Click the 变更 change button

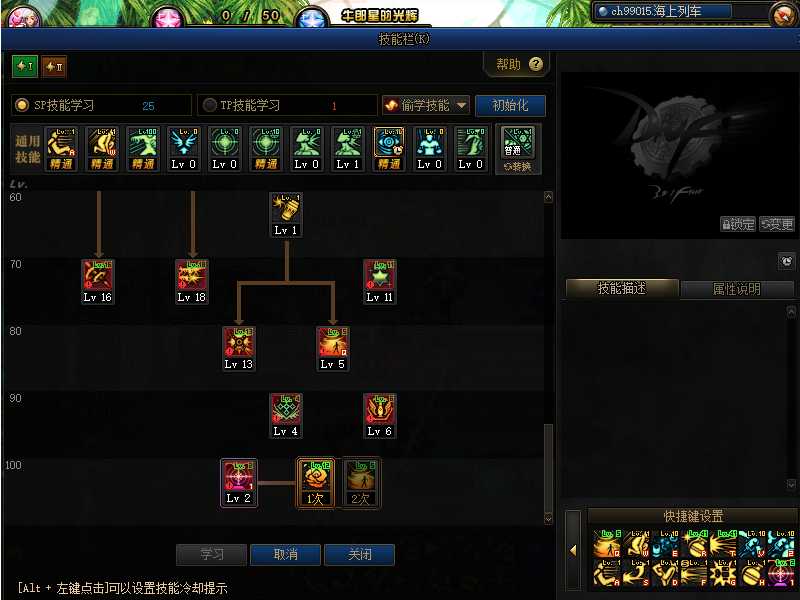(776, 224)
